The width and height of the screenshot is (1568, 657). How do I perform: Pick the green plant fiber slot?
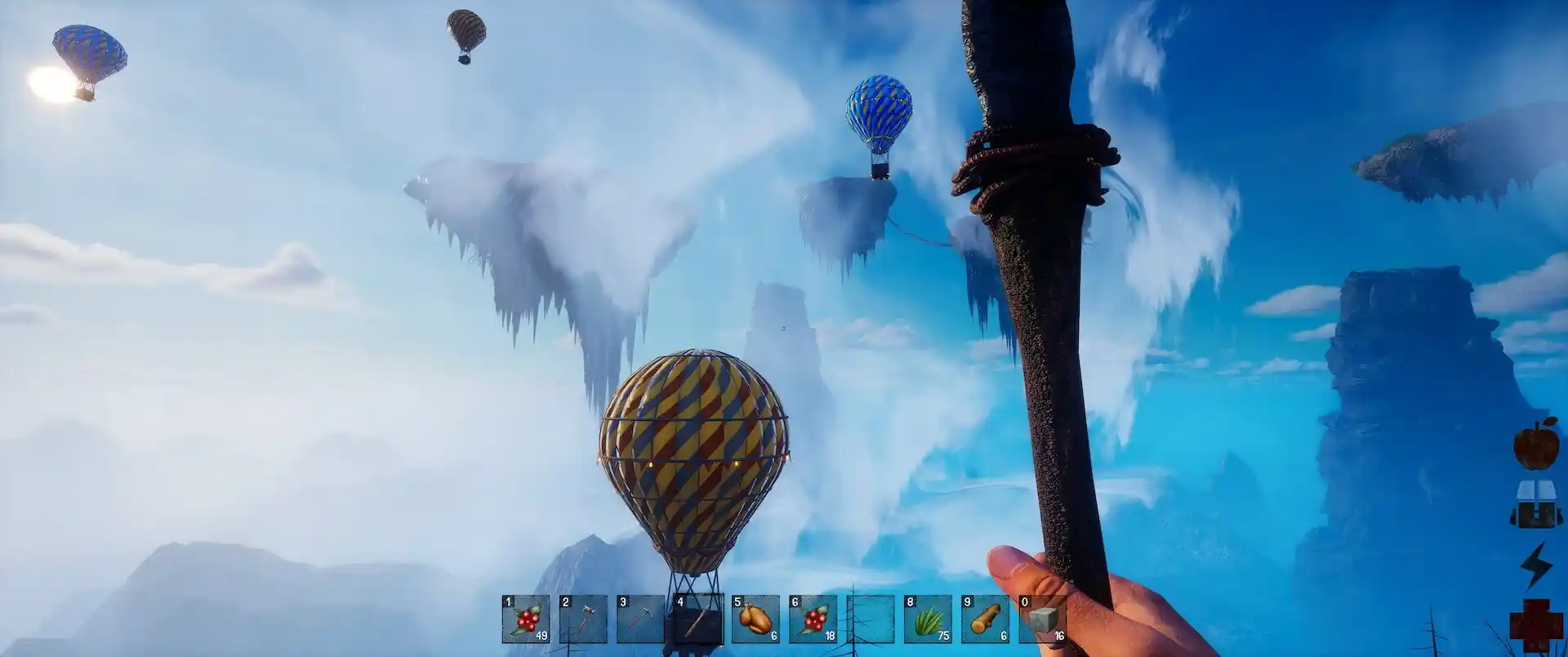[x=928, y=619]
